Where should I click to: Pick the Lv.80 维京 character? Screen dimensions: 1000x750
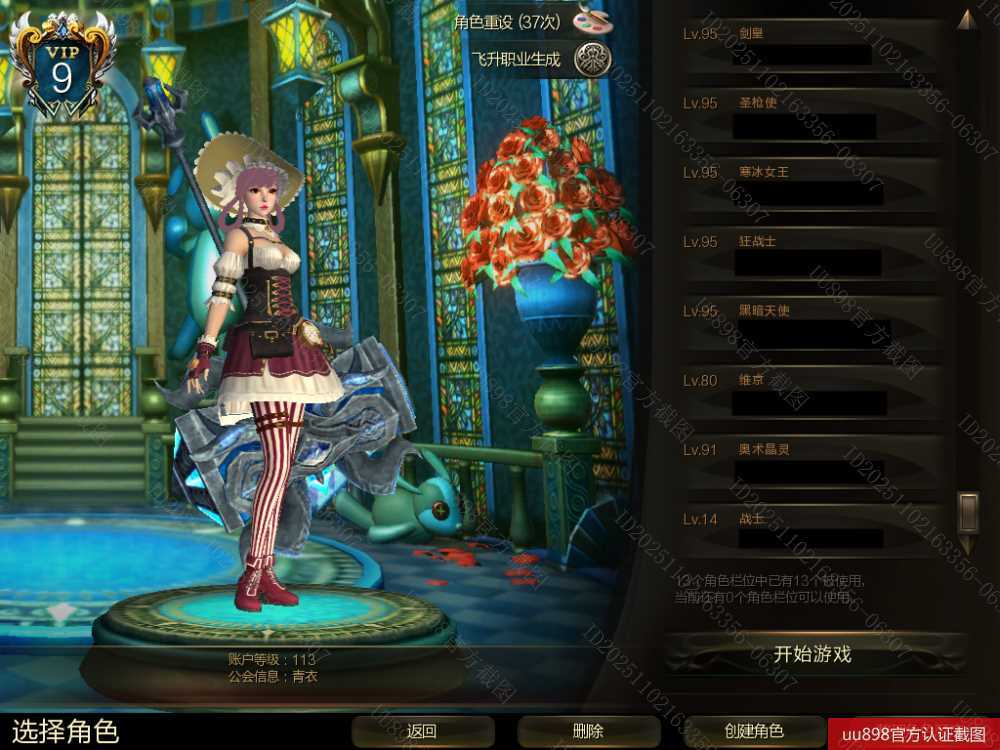tap(810, 393)
